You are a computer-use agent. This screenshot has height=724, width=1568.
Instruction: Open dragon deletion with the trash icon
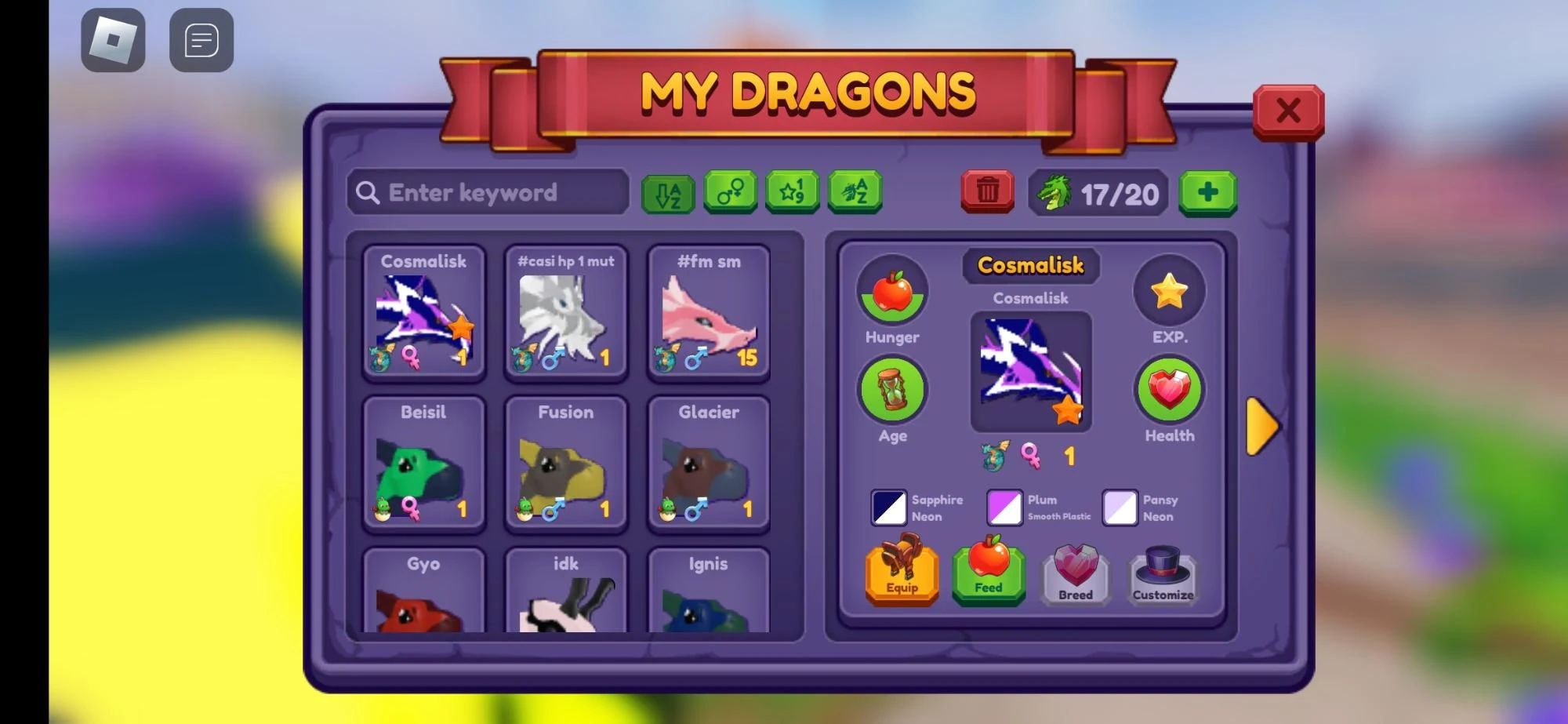pyautogui.click(x=986, y=191)
